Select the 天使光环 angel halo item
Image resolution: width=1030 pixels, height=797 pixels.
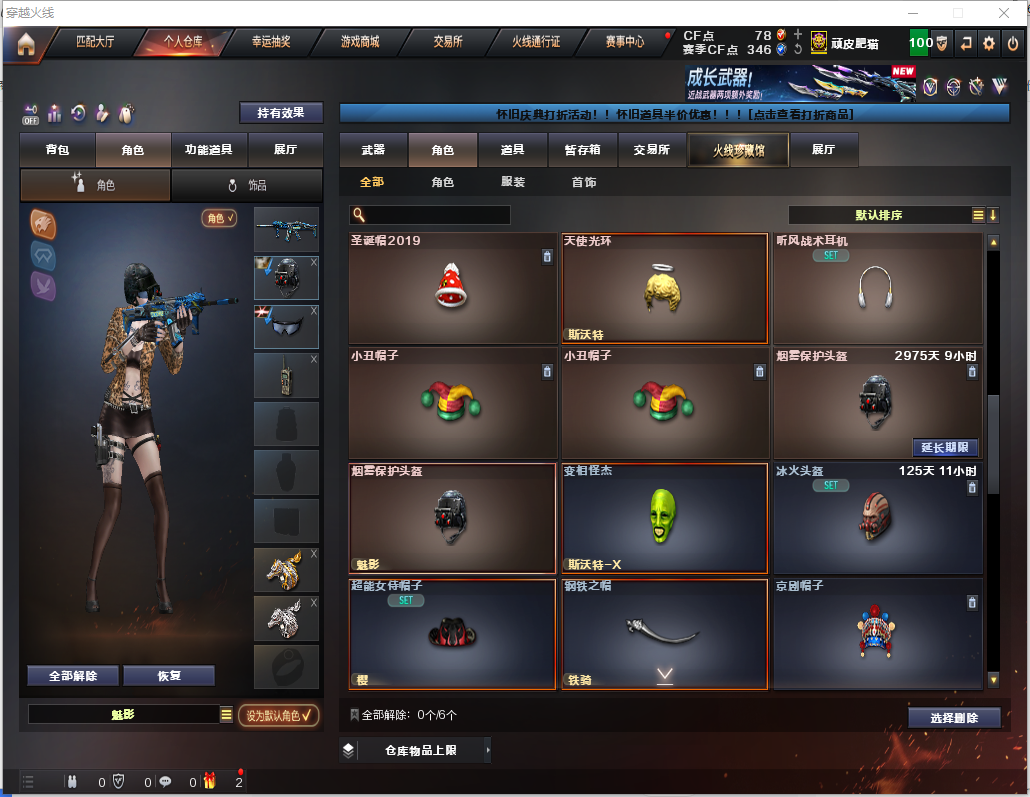pos(664,289)
